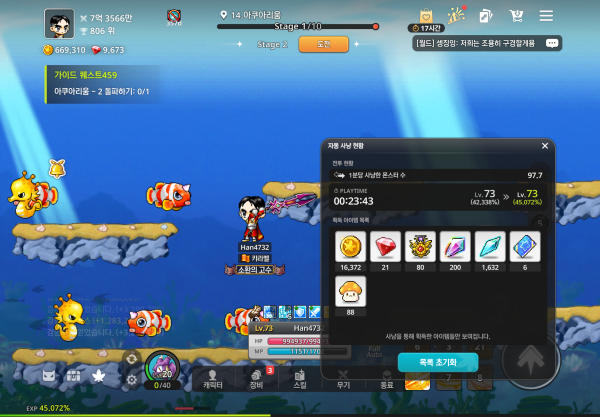
Task: Click the orange challenge button beside Stage 2
Action: pyautogui.click(x=323, y=44)
